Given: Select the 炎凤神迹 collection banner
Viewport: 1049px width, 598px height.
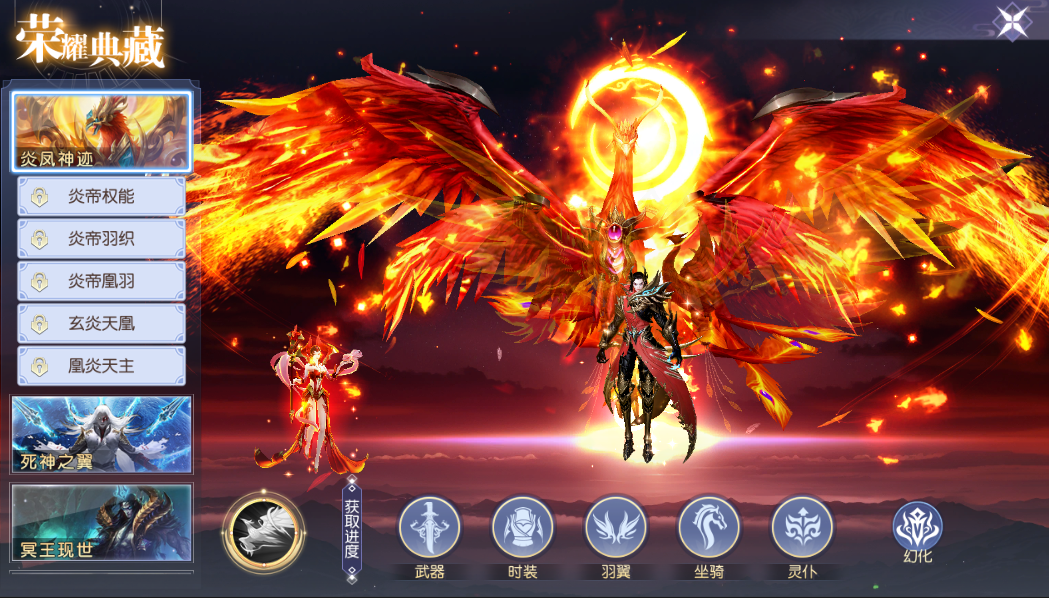Looking at the screenshot, I should click(x=101, y=132).
